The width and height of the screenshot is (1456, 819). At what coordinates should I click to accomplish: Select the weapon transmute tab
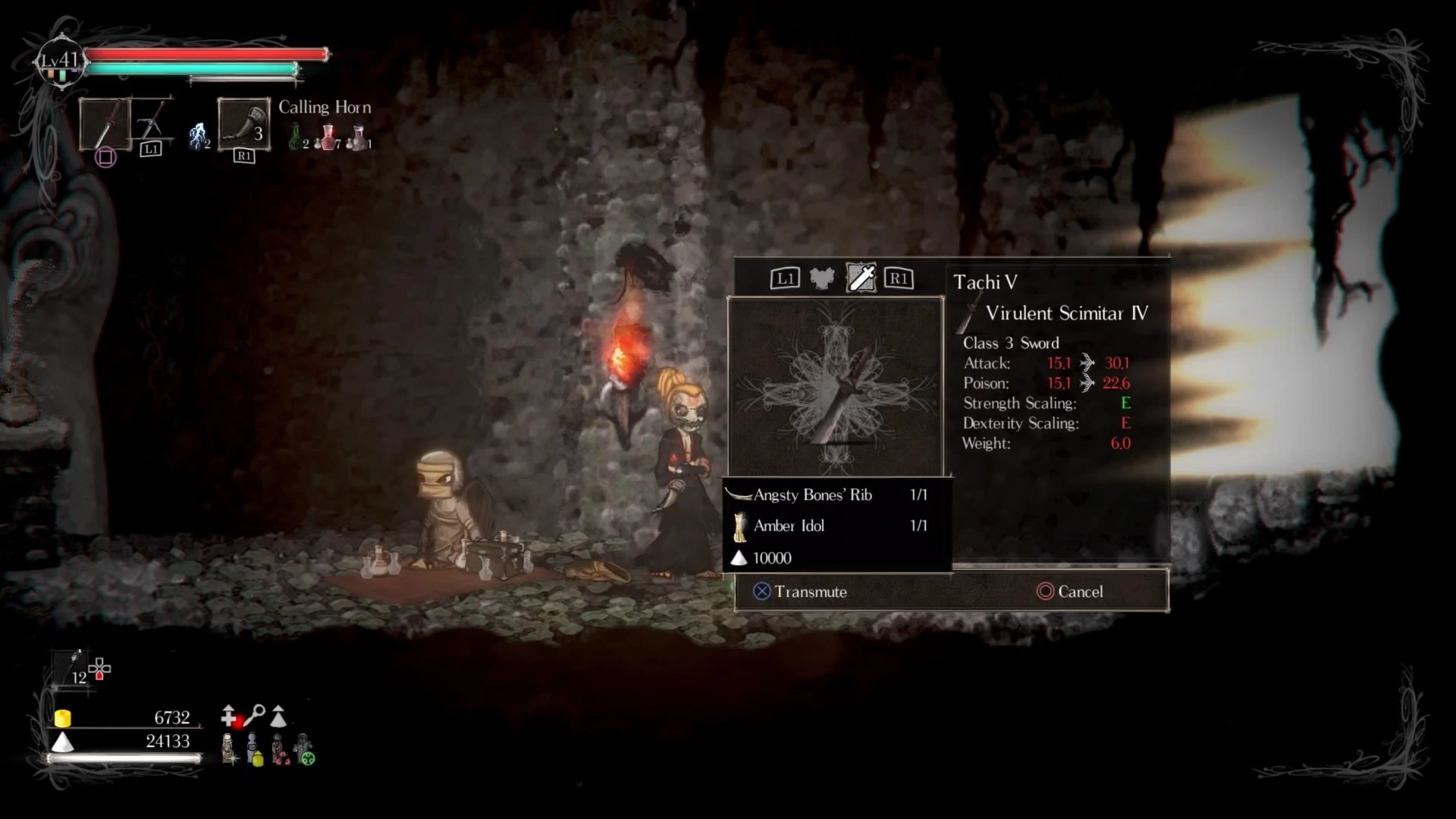(x=861, y=278)
